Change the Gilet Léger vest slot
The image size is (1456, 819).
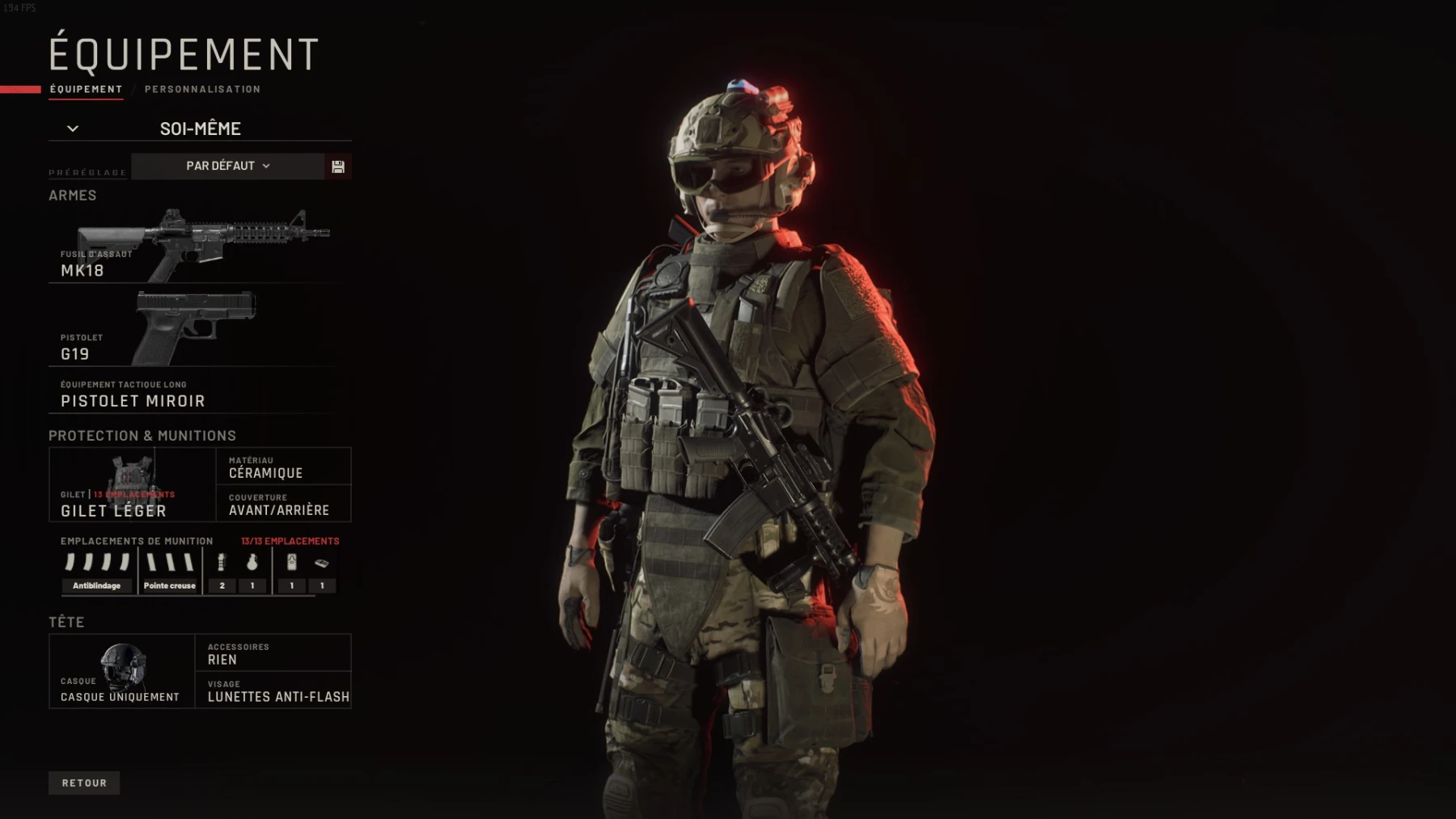(132, 485)
